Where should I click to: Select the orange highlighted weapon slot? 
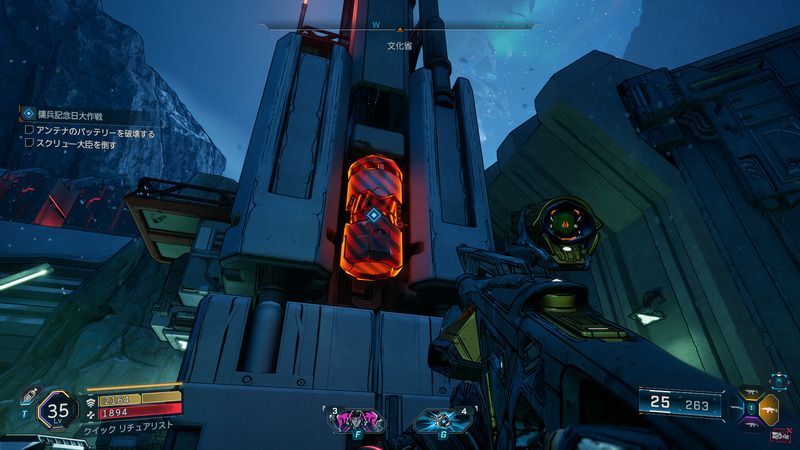768,408
